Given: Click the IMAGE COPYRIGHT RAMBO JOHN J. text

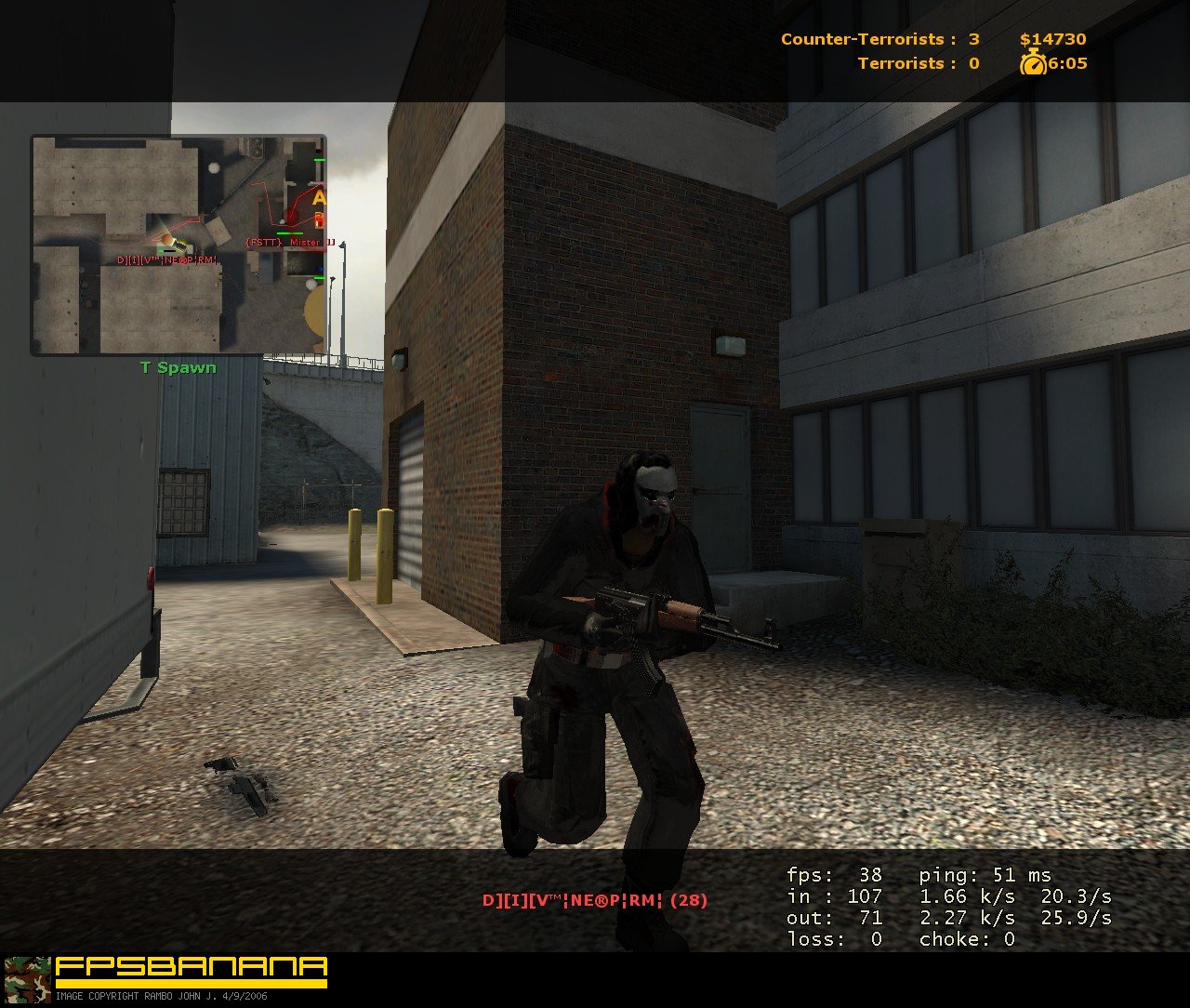Looking at the screenshot, I should pyautogui.click(x=163, y=998).
